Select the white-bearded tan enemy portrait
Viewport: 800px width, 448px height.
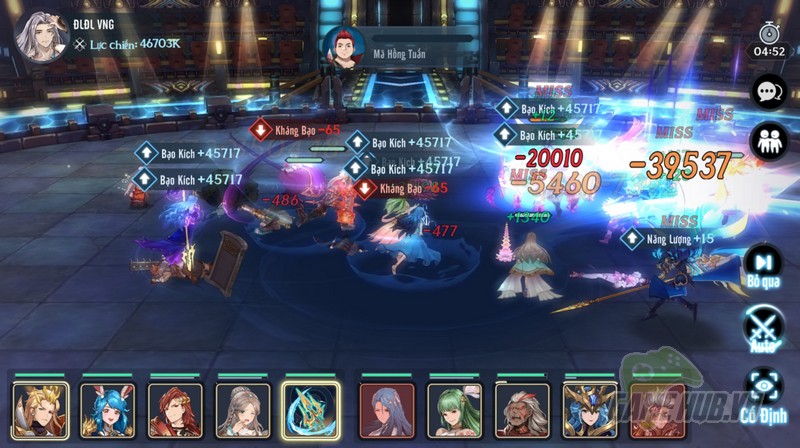(522, 411)
